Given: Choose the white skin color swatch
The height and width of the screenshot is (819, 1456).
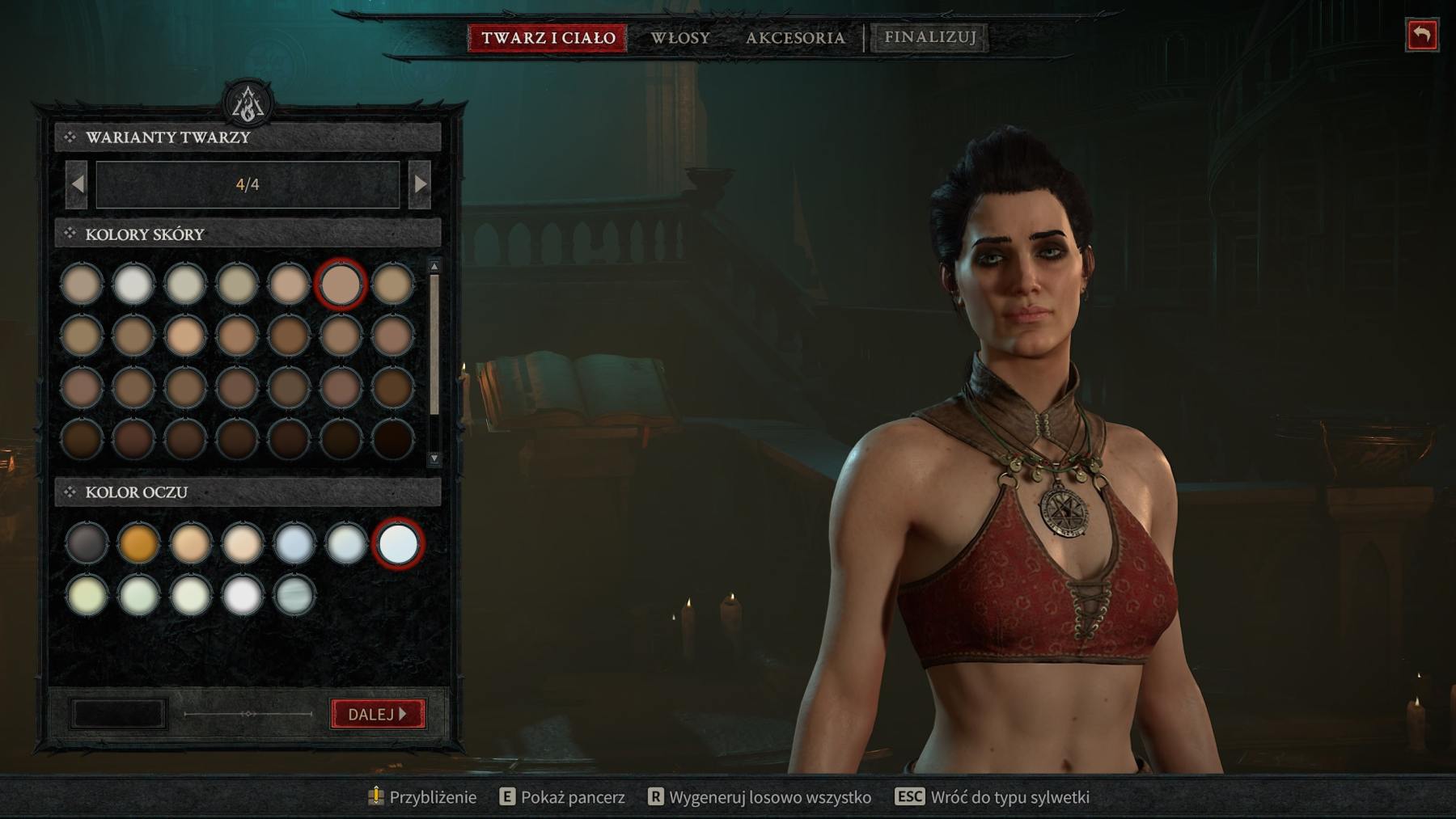Looking at the screenshot, I should click(x=133, y=284).
